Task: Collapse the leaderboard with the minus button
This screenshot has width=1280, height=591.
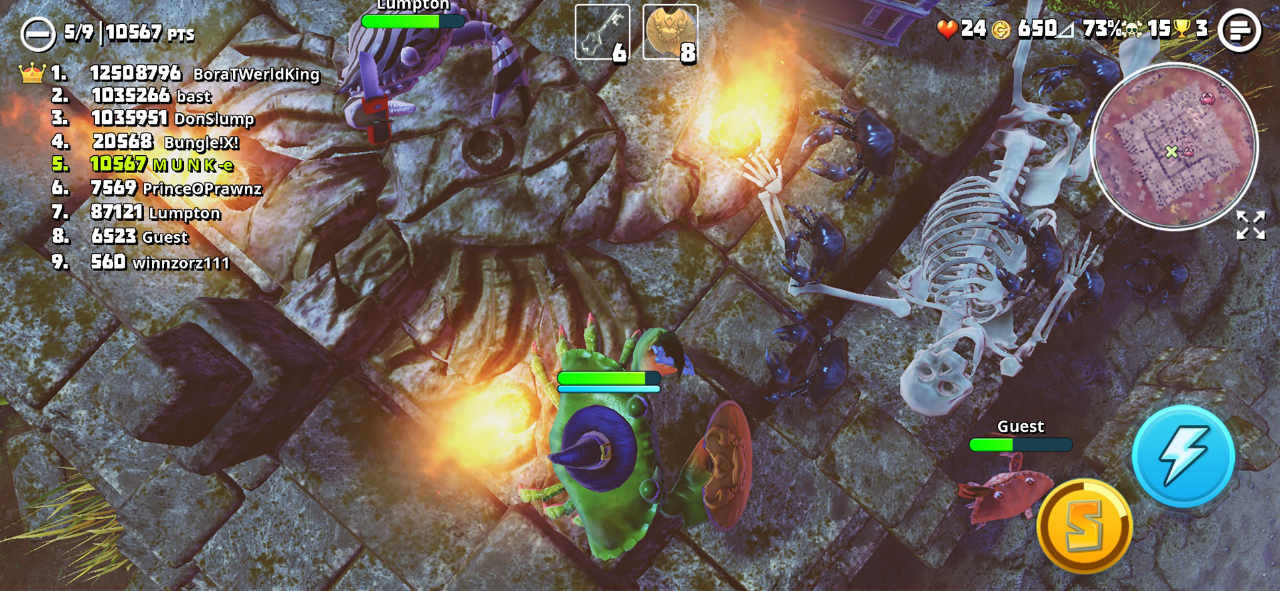Action: (x=38, y=34)
